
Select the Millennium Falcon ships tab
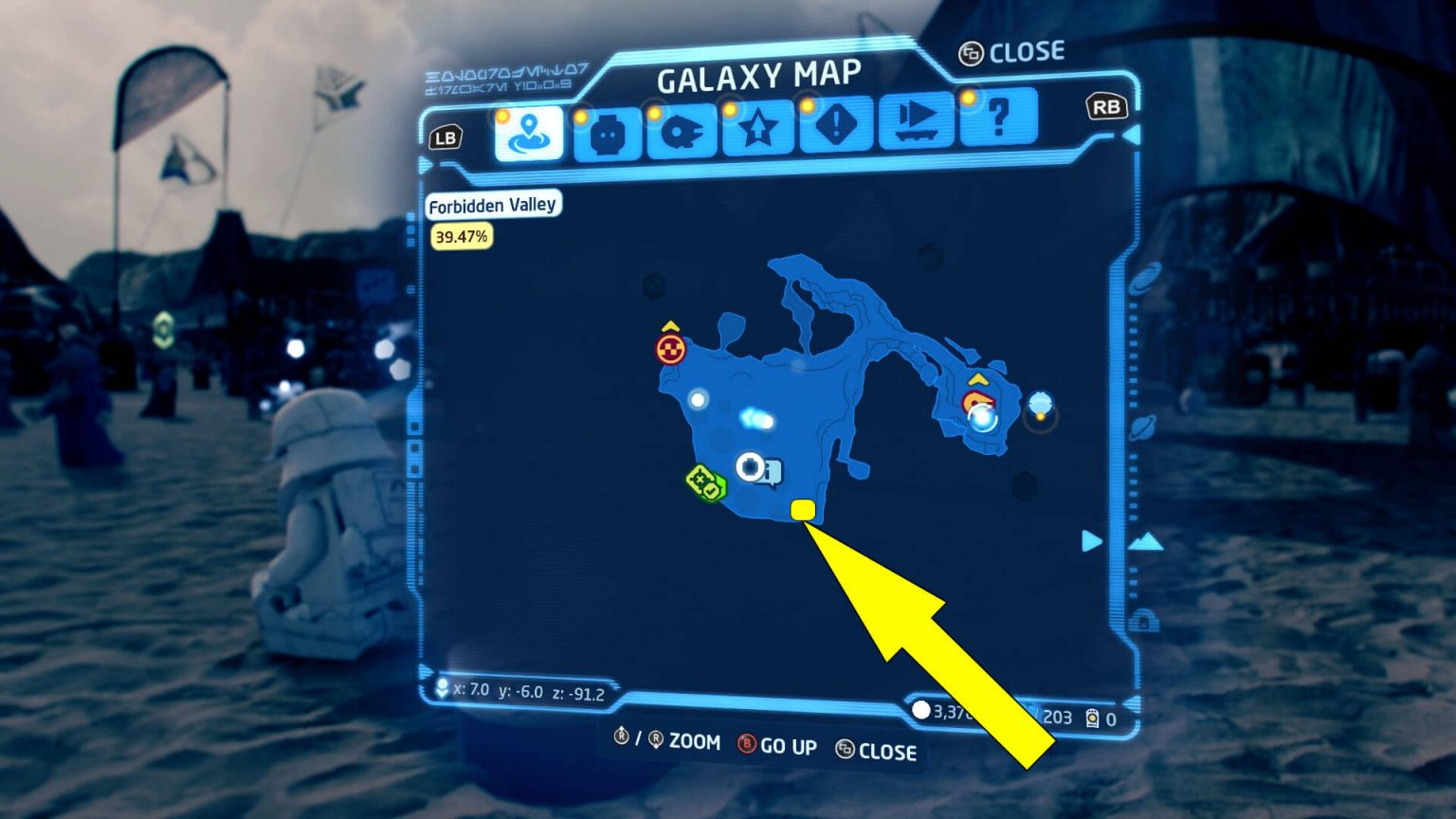pos(682,130)
